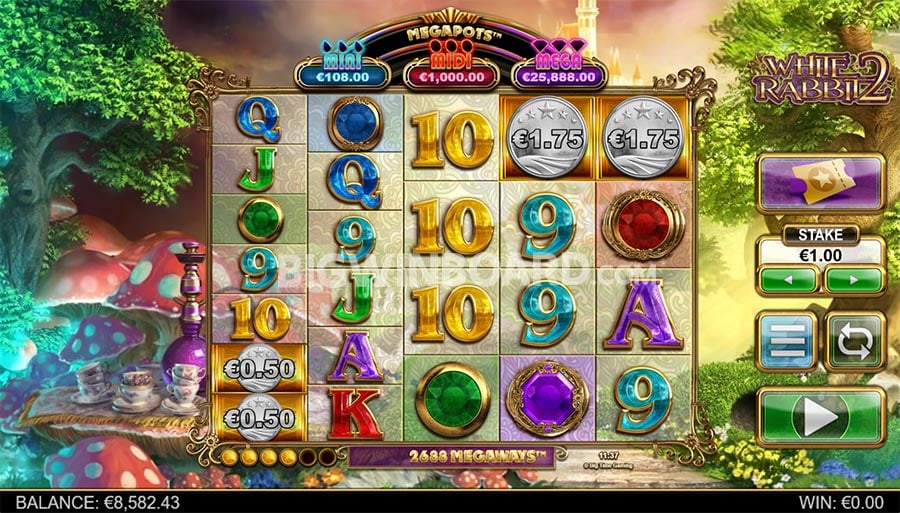Decrease the stake with the left arrow

click(x=787, y=279)
